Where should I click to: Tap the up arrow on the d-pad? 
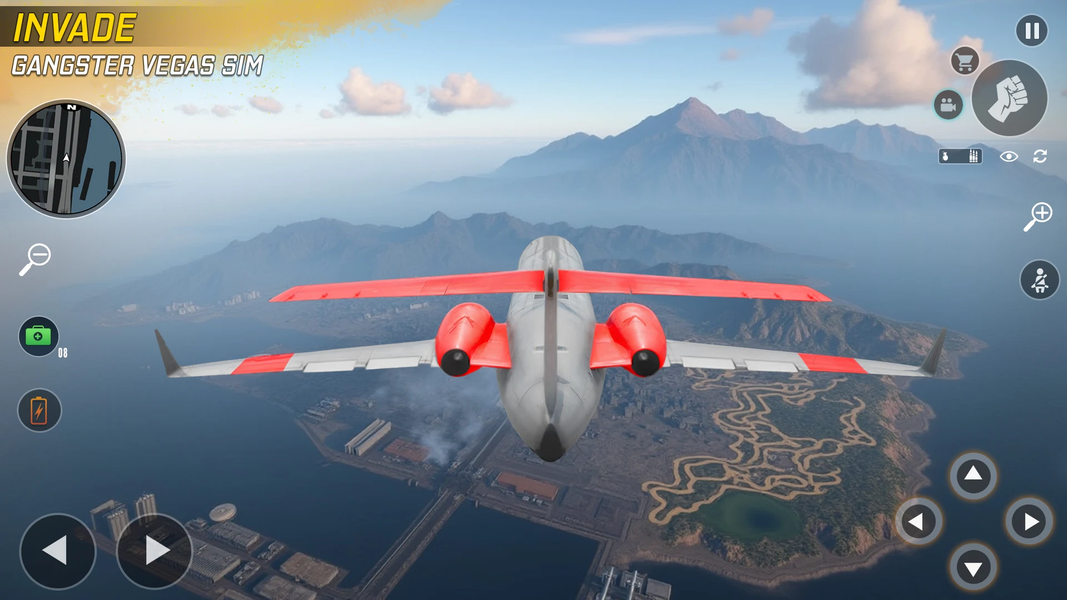click(x=973, y=476)
